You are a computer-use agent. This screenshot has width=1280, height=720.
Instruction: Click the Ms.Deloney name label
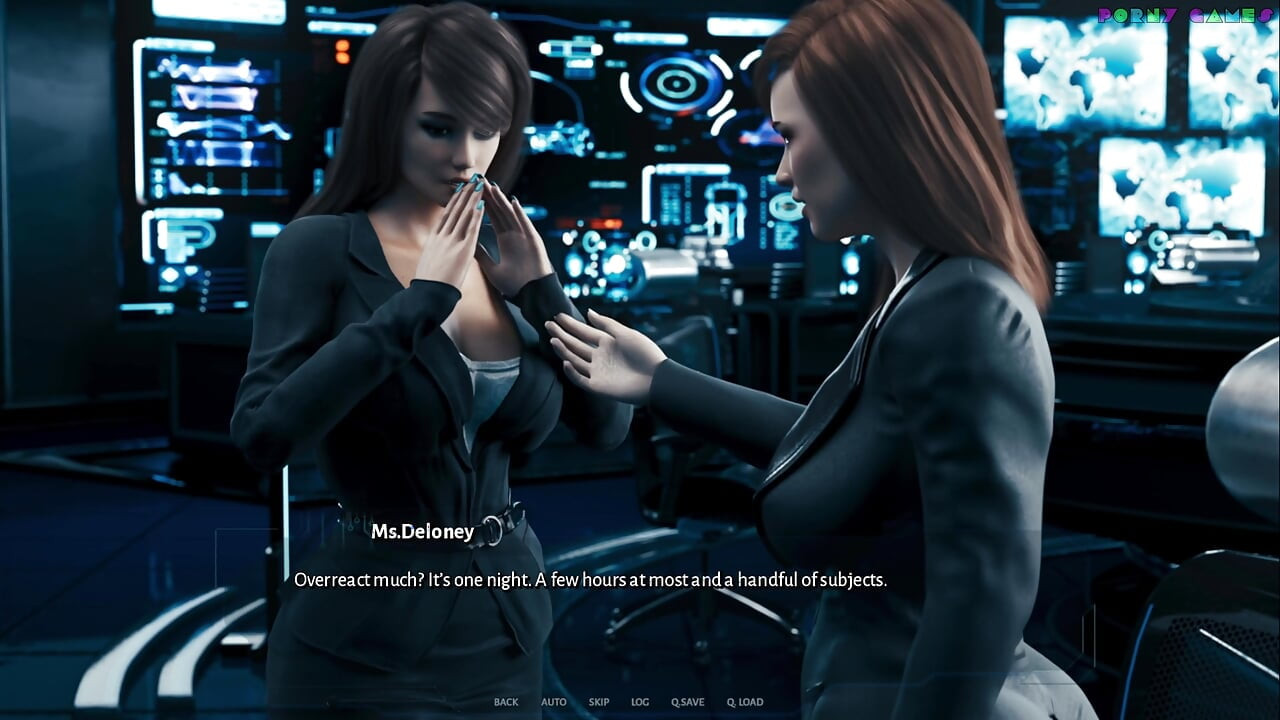pyautogui.click(x=424, y=531)
